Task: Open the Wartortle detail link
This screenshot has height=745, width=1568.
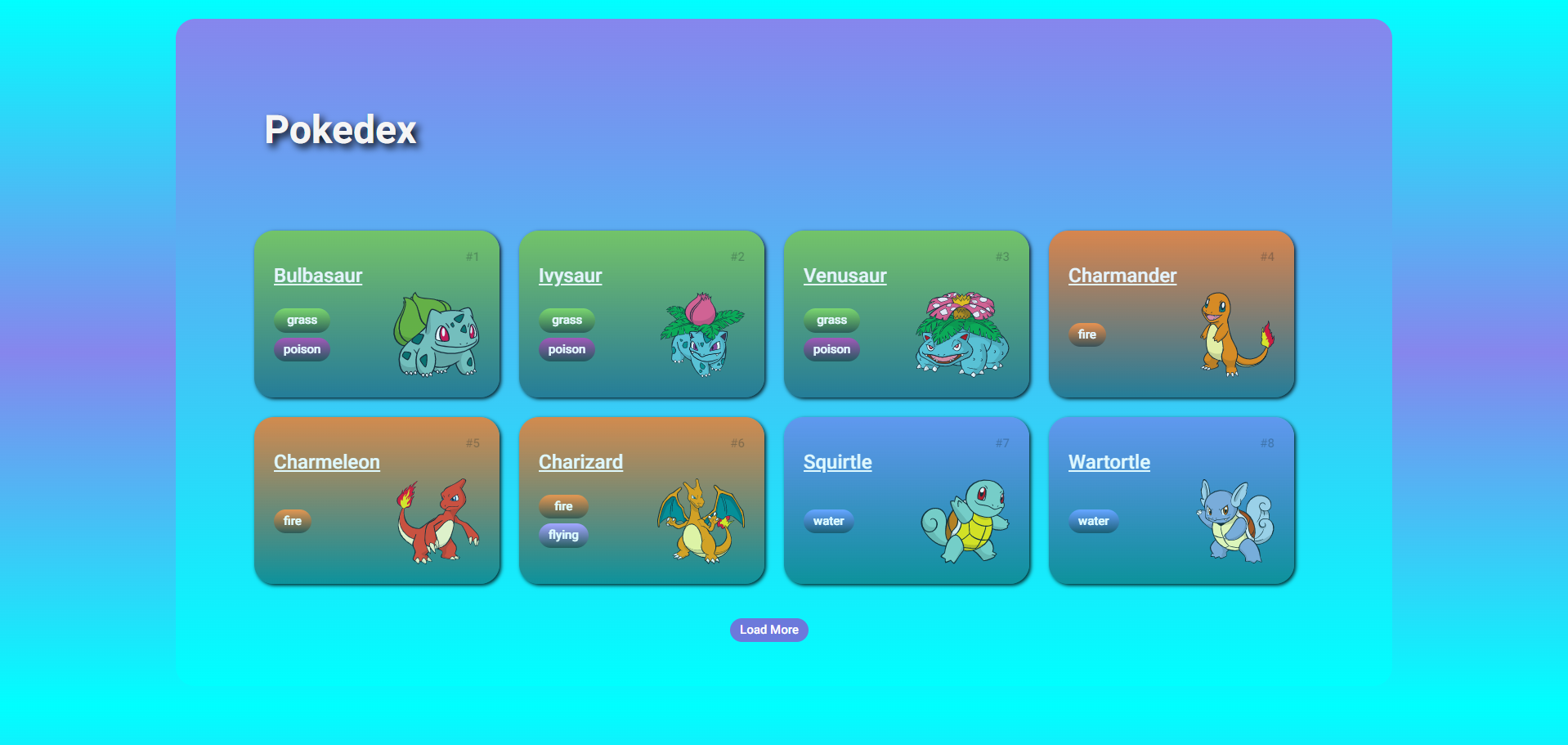Action: pyautogui.click(x=1109, y=461)
